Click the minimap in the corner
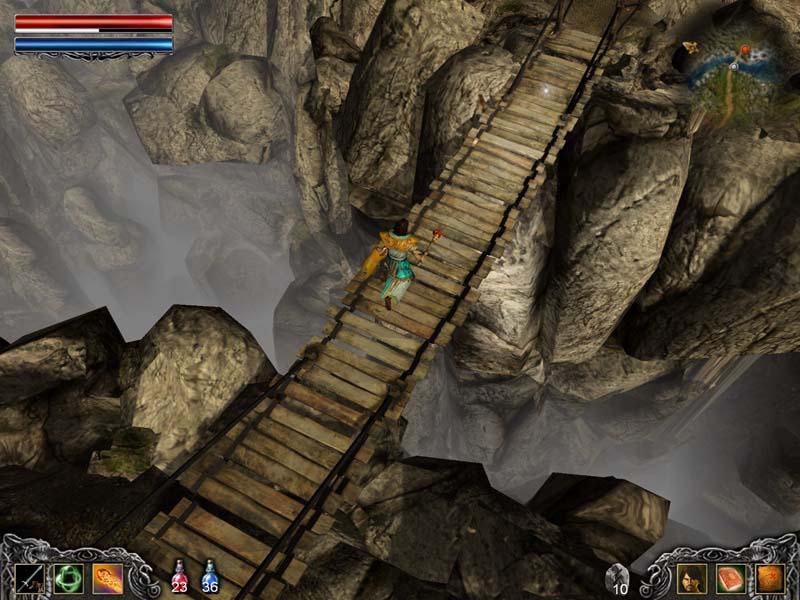The height and width of the screenshot is (600, 800). (735, 75)
